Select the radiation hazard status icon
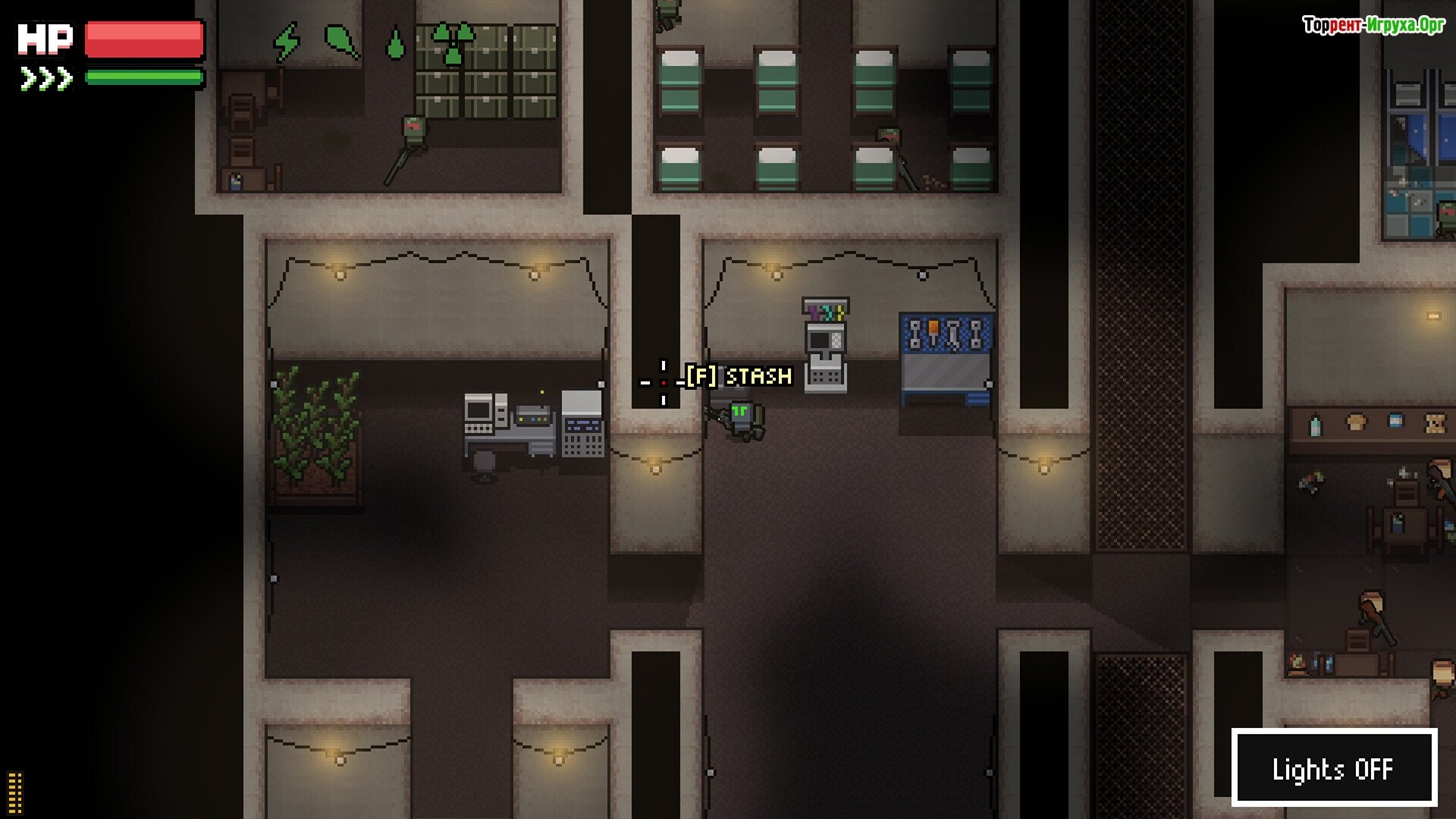This screenshot has width=1456, height=819. point(452,42)
